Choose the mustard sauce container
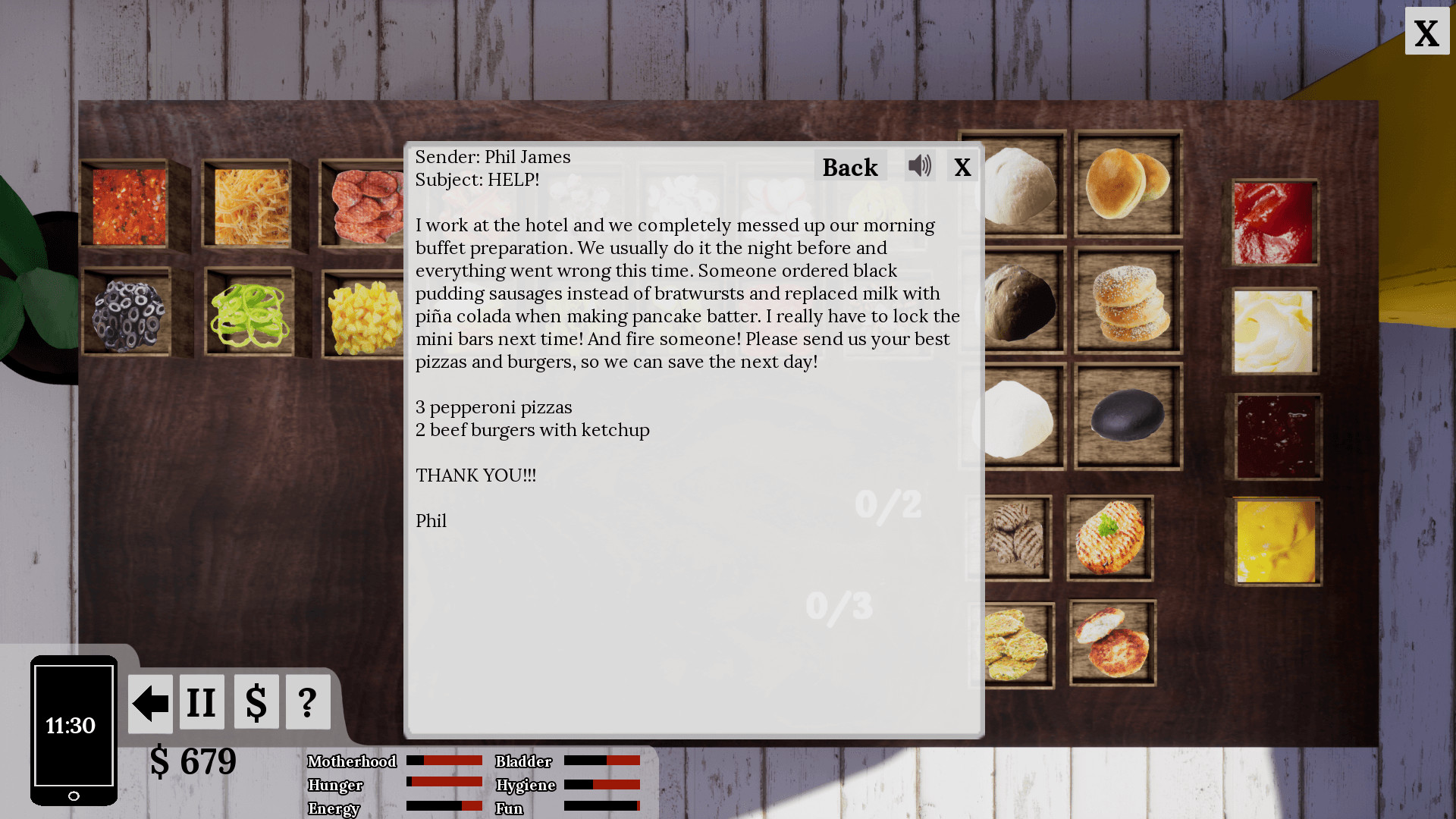1456x819 pixels. tap(1276, 541)
